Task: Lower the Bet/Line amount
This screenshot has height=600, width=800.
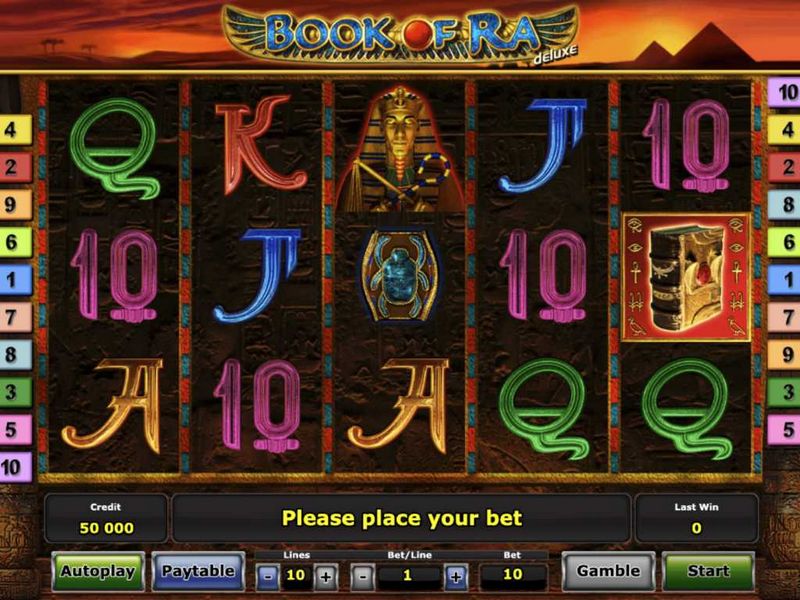Action: point(364,576)
